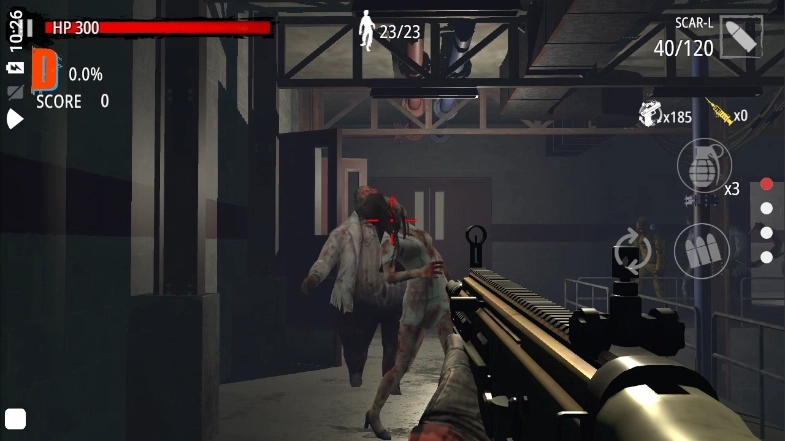This screenshot has height=441, width=785.
Task: Select the red dot in the side indicator
Action: pyautogui.click(x=766, y=184)
